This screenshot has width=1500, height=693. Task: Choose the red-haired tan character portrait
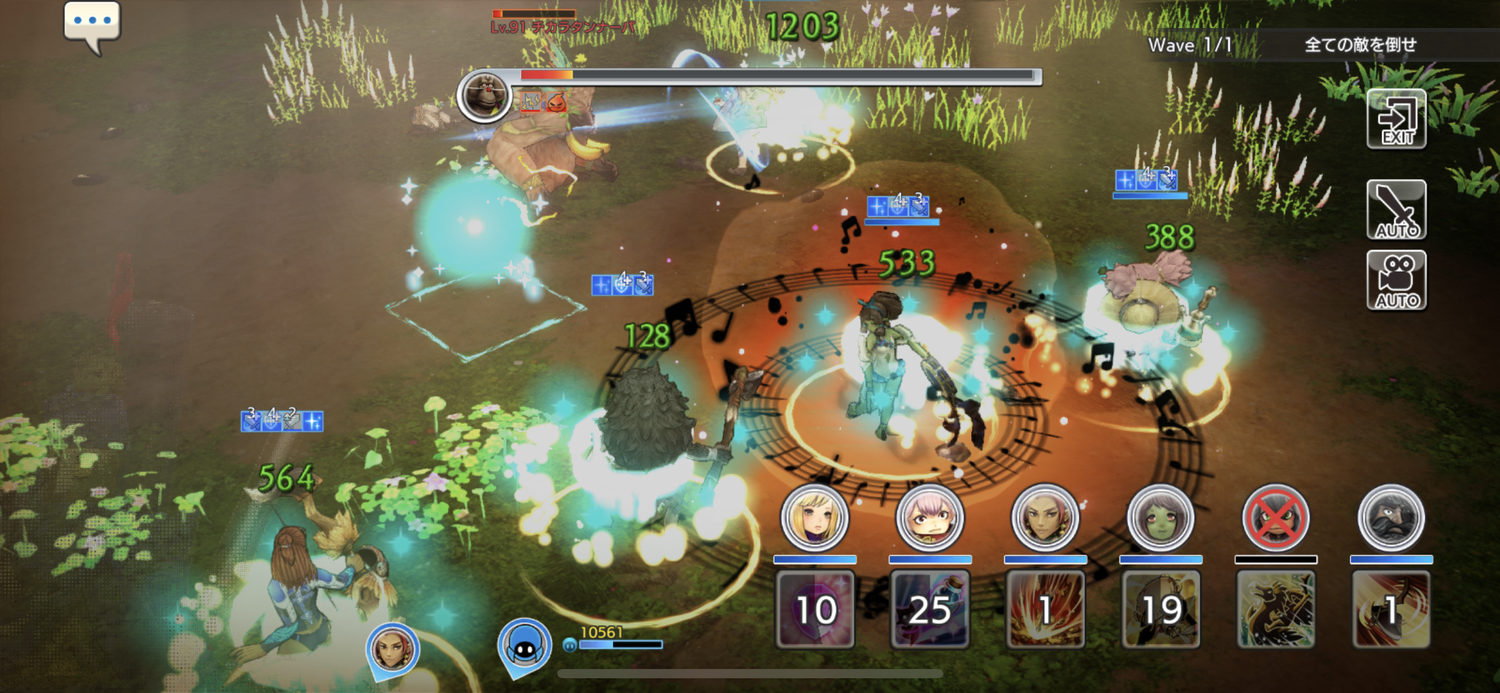(x=1045, y=518)
